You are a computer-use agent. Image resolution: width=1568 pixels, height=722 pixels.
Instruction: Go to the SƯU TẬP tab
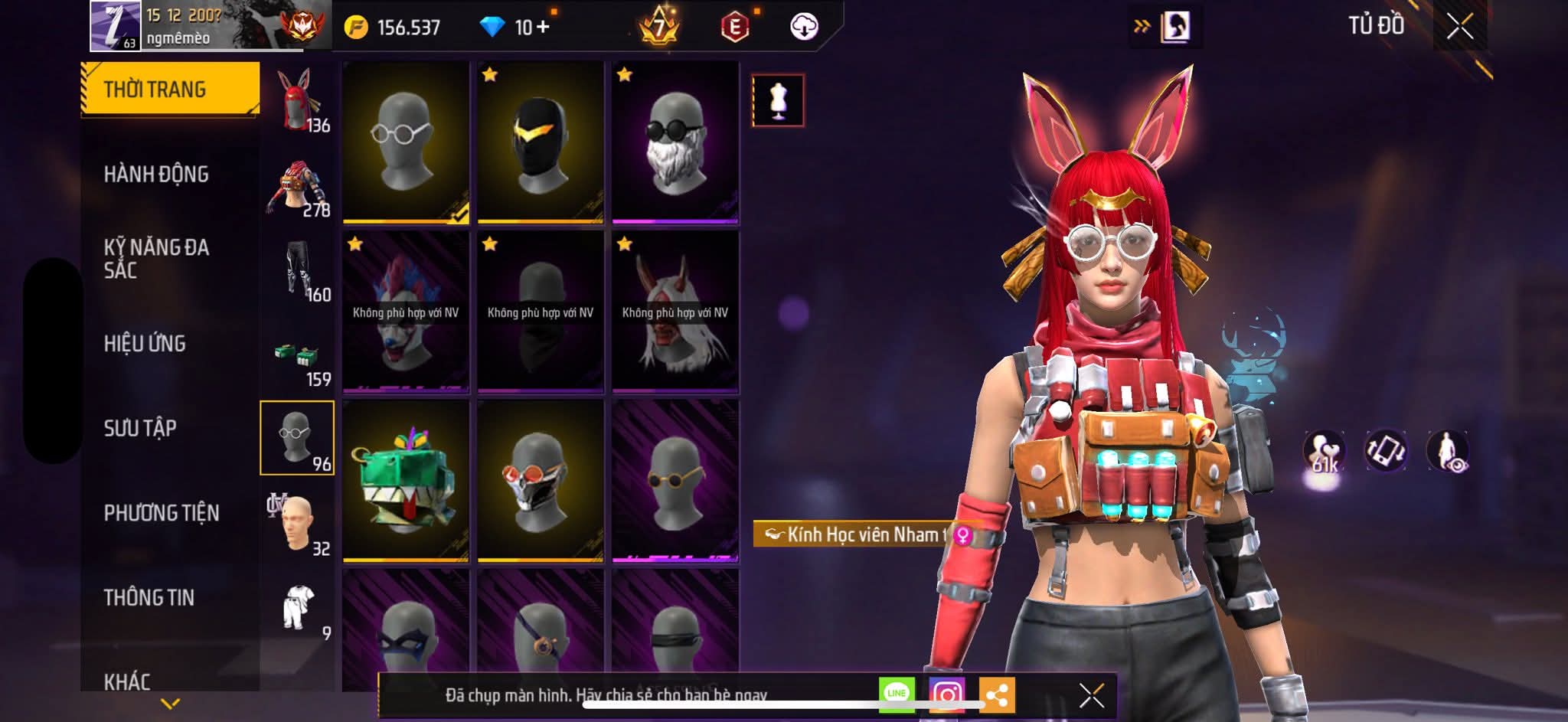point(140,428)
